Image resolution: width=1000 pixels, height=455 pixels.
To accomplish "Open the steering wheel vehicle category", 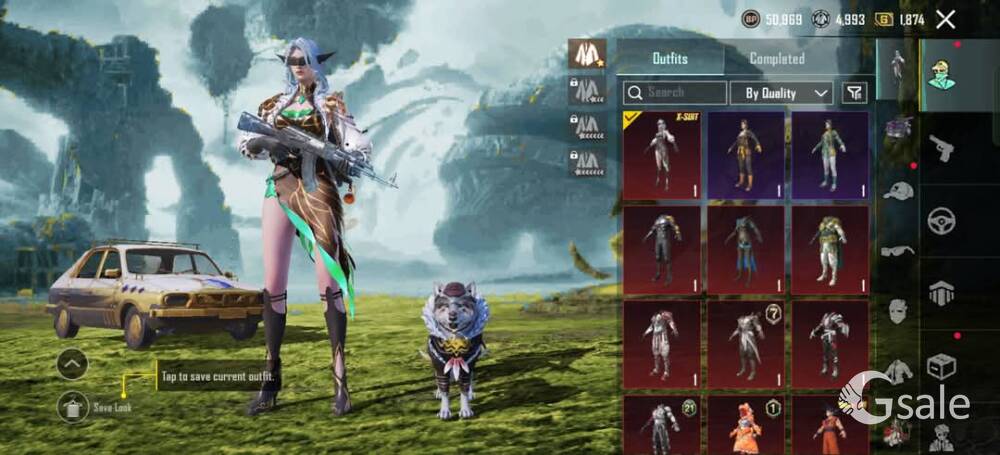I will click(x=941, y=221).
